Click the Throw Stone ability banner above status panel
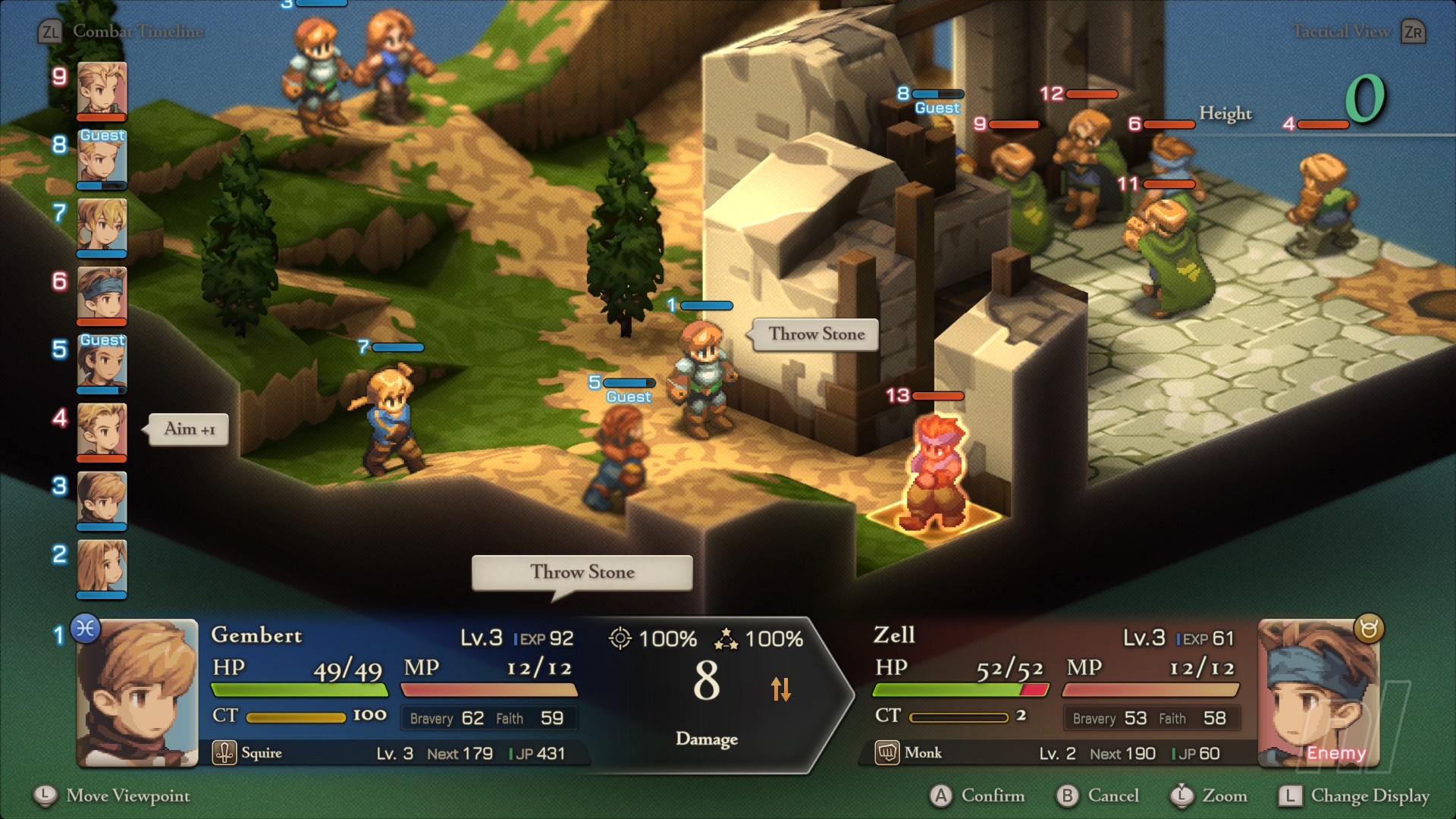This screenshot has height=819, width=1456. point(582,573)
